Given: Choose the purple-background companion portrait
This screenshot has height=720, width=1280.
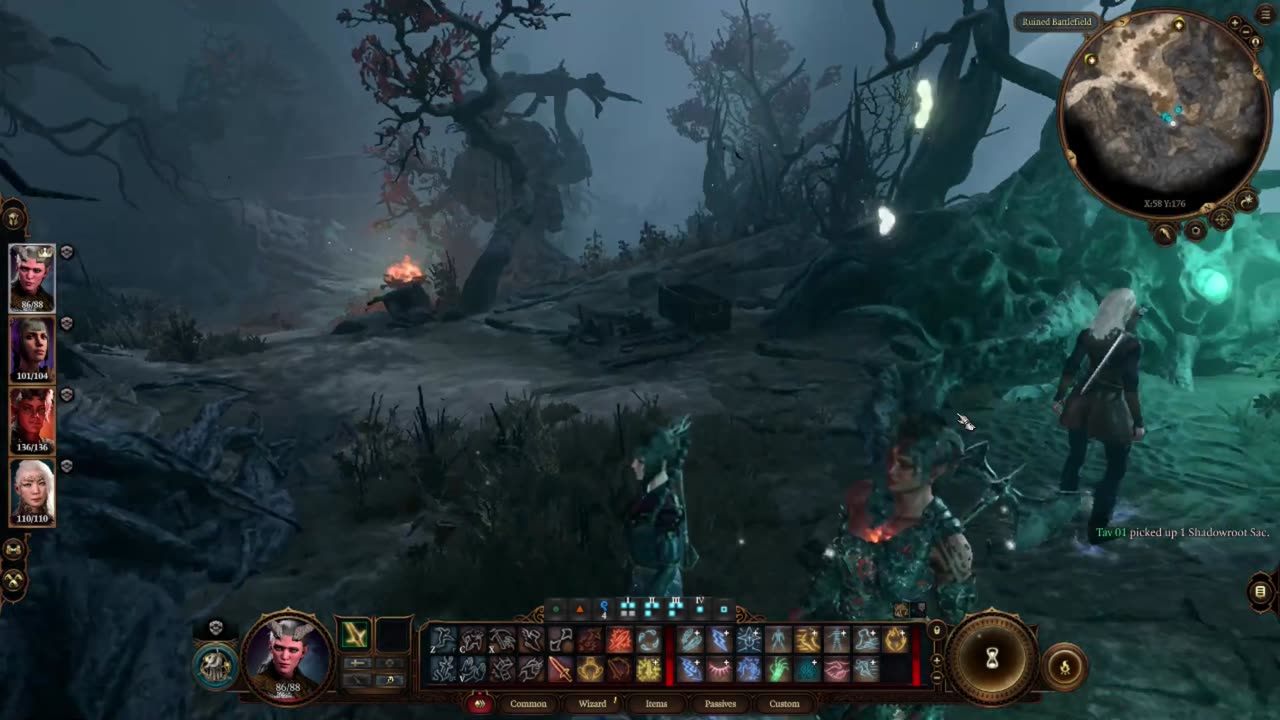Looking at the screenshot, I should click(32, 349).
